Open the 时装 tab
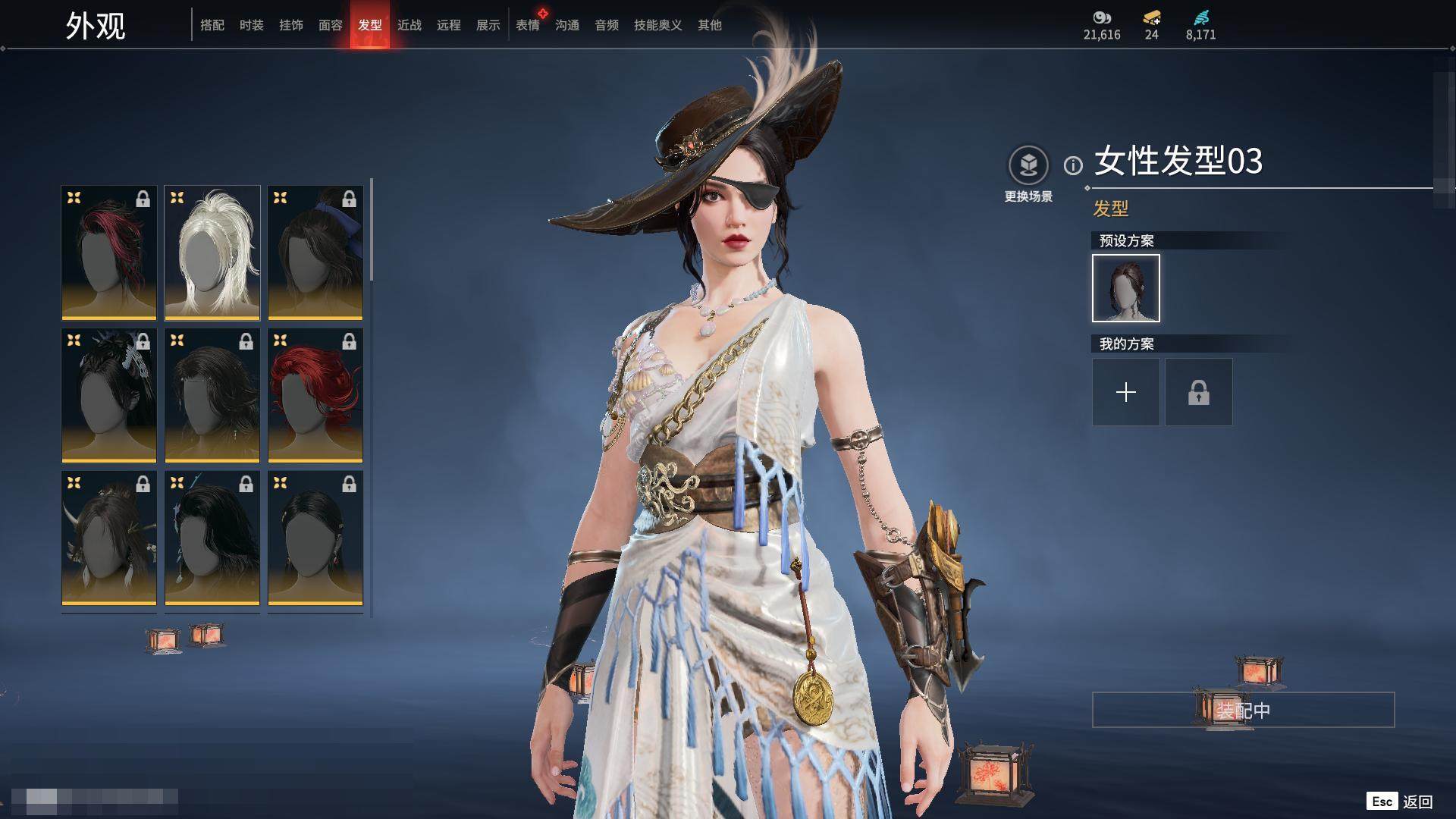The height and width of the screenshot is (819, 1456). (x=252, y=25)
